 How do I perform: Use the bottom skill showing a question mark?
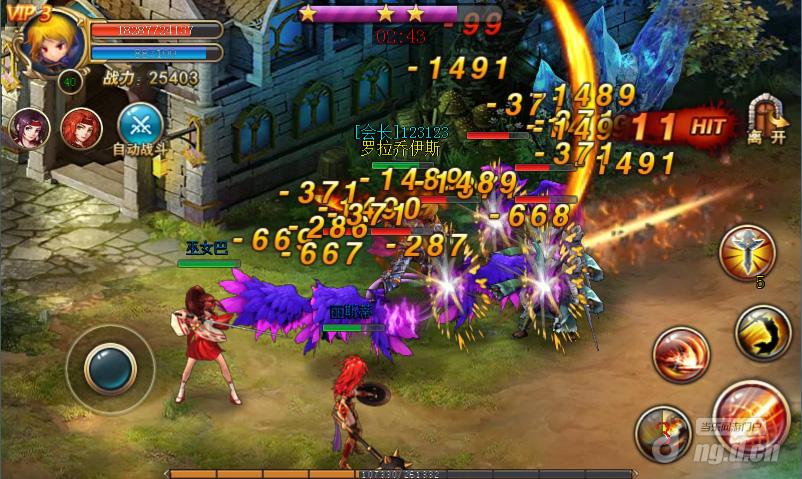point(662,432)
